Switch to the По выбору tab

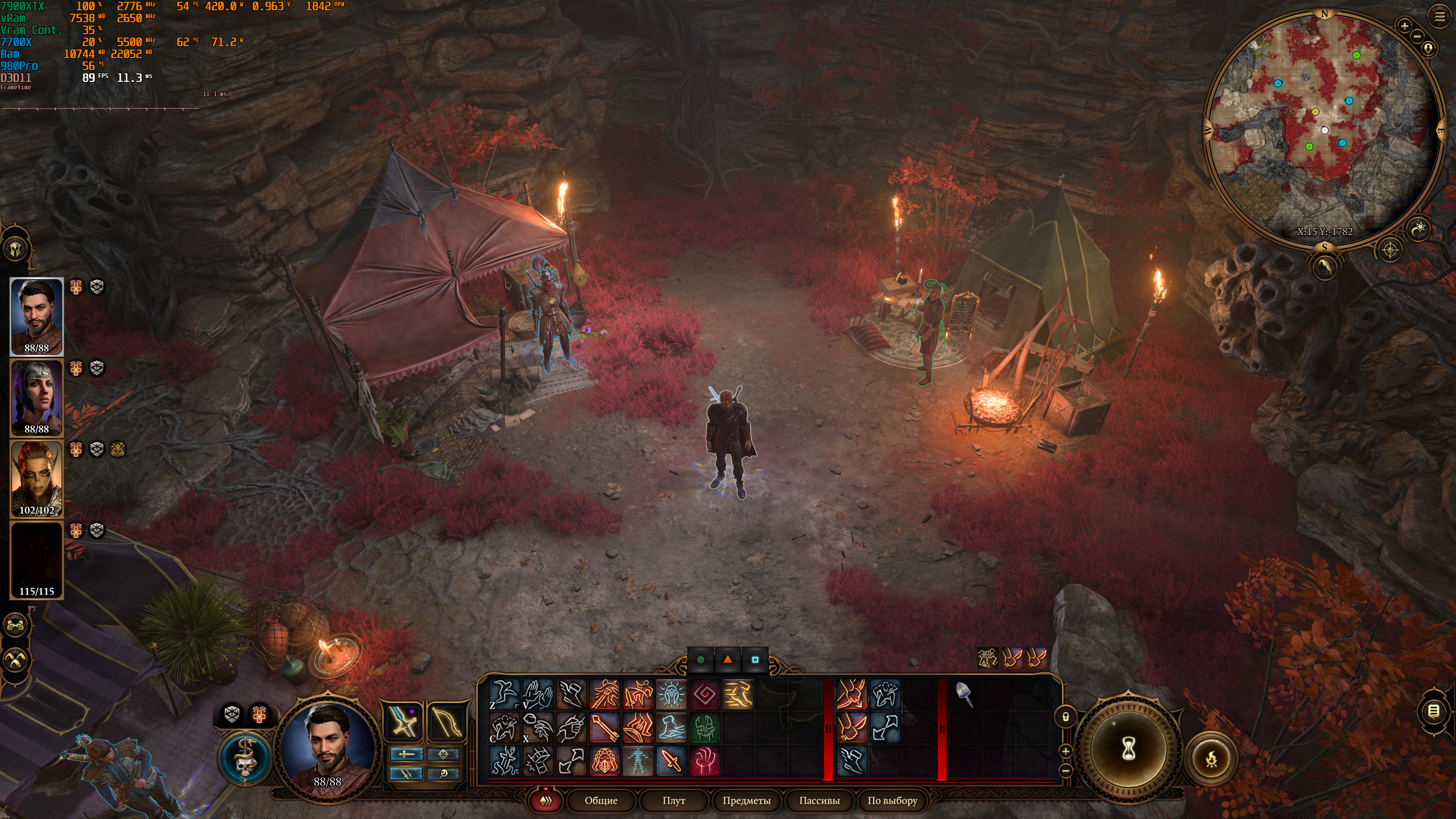(892, 800)
